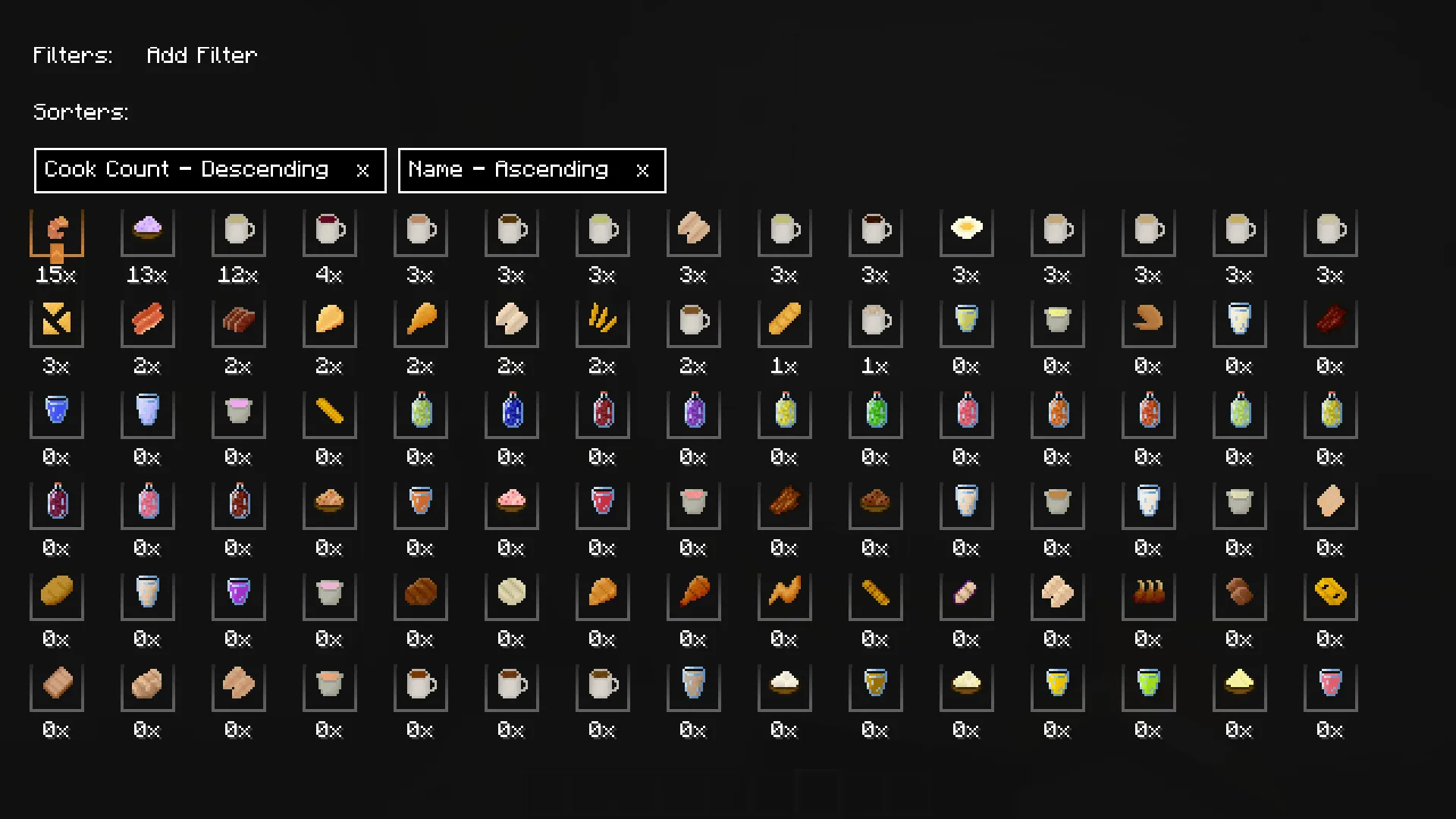Click the blue potion bottle icon
This screenshot has width=1456, height=819.
pos(511,413)
